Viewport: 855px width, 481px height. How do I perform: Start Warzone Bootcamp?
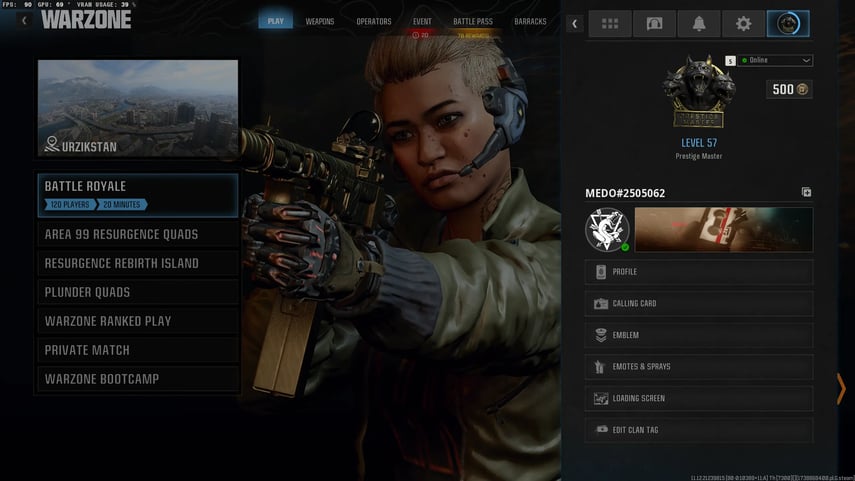[x=138, y=380]
